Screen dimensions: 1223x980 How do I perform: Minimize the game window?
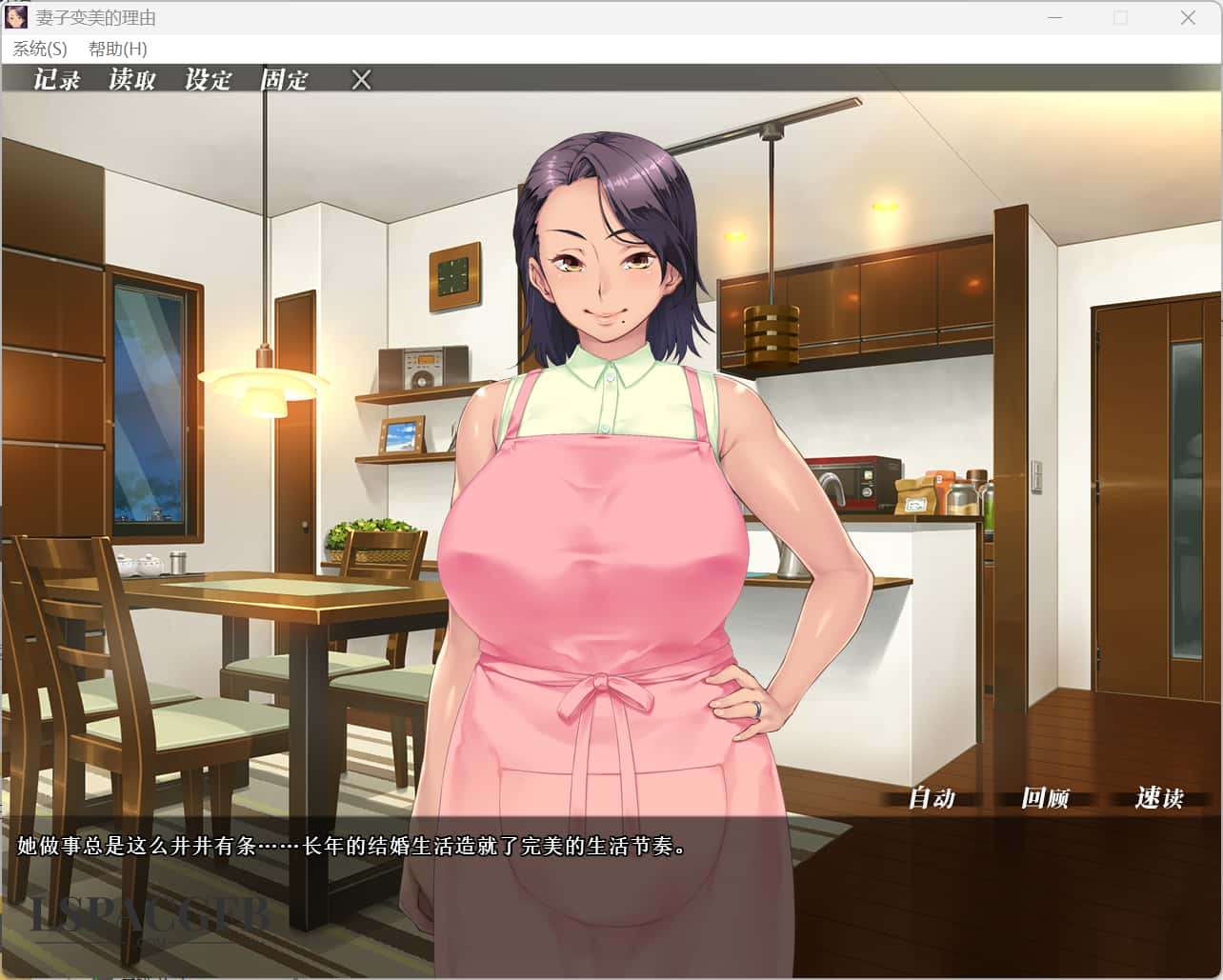(x=1054, y=18)
